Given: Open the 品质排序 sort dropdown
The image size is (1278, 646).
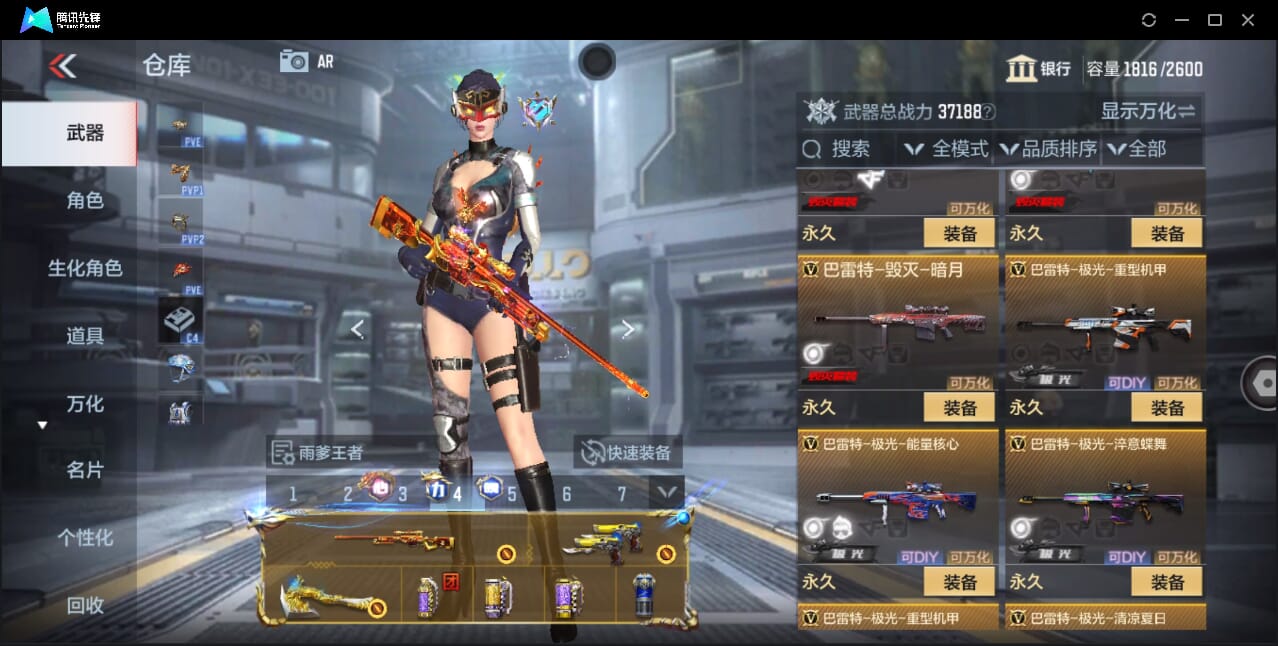Looking at the screenshot, I should pos(1048,149).
